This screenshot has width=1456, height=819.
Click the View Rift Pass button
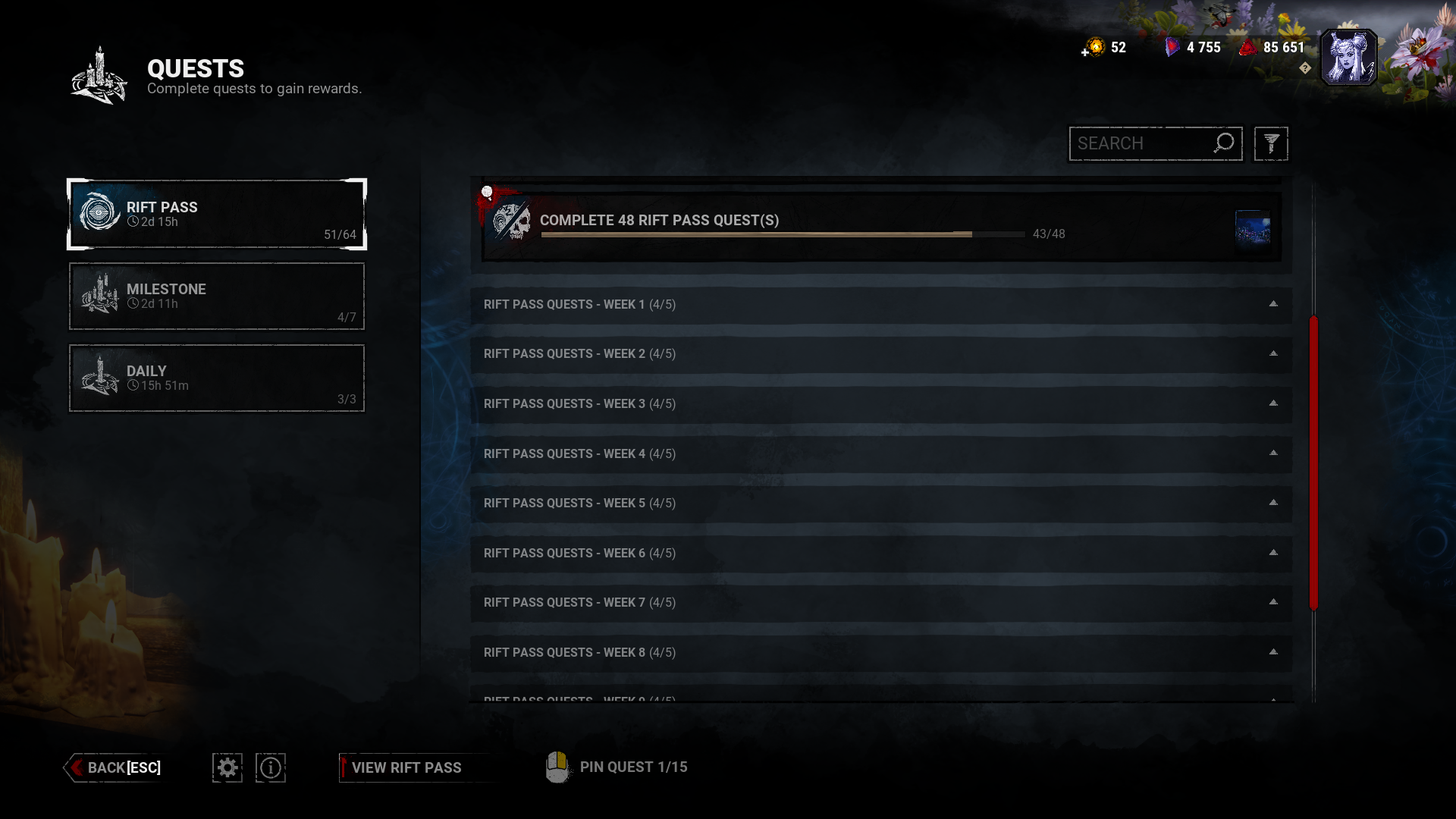click(x=407, y=767)
